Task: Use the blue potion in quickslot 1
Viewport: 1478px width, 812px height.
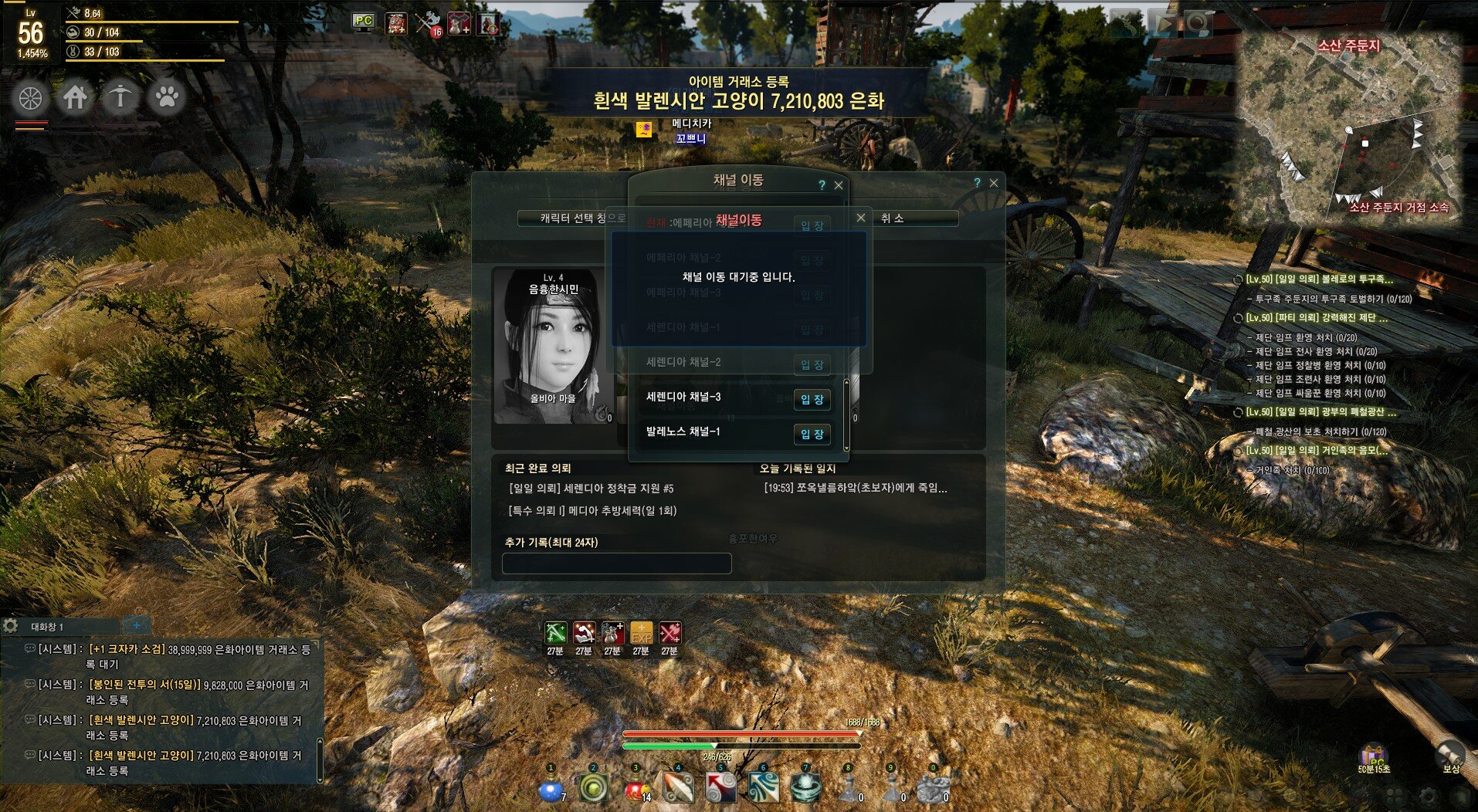Action: [x=551, y=789]
